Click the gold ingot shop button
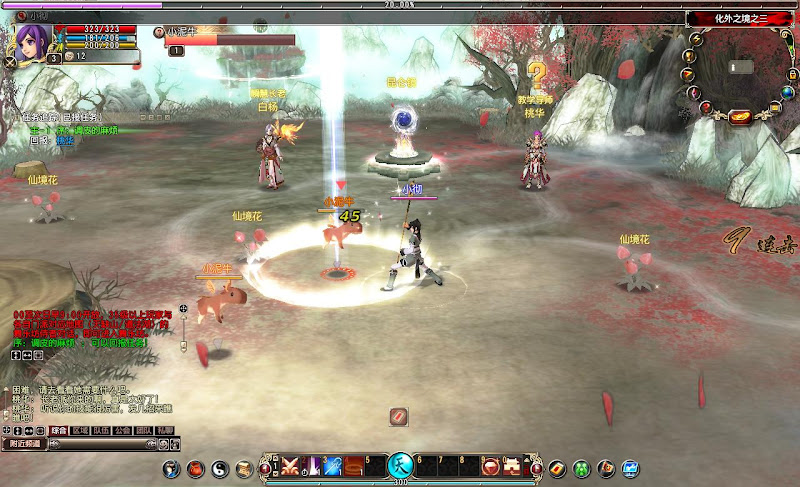 click(x=740, y=116)
